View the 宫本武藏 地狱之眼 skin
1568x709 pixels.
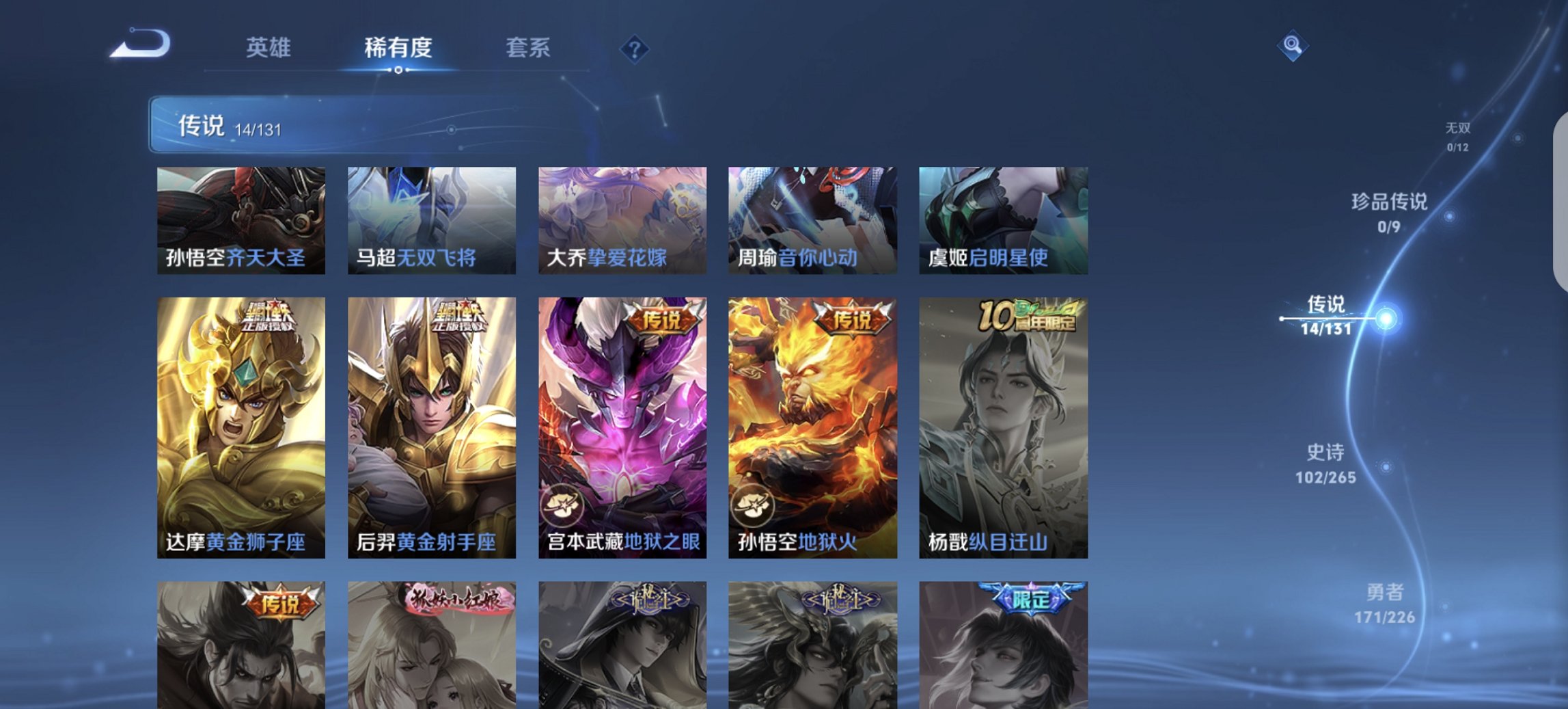pyautogui.click(x=622, y=427)
